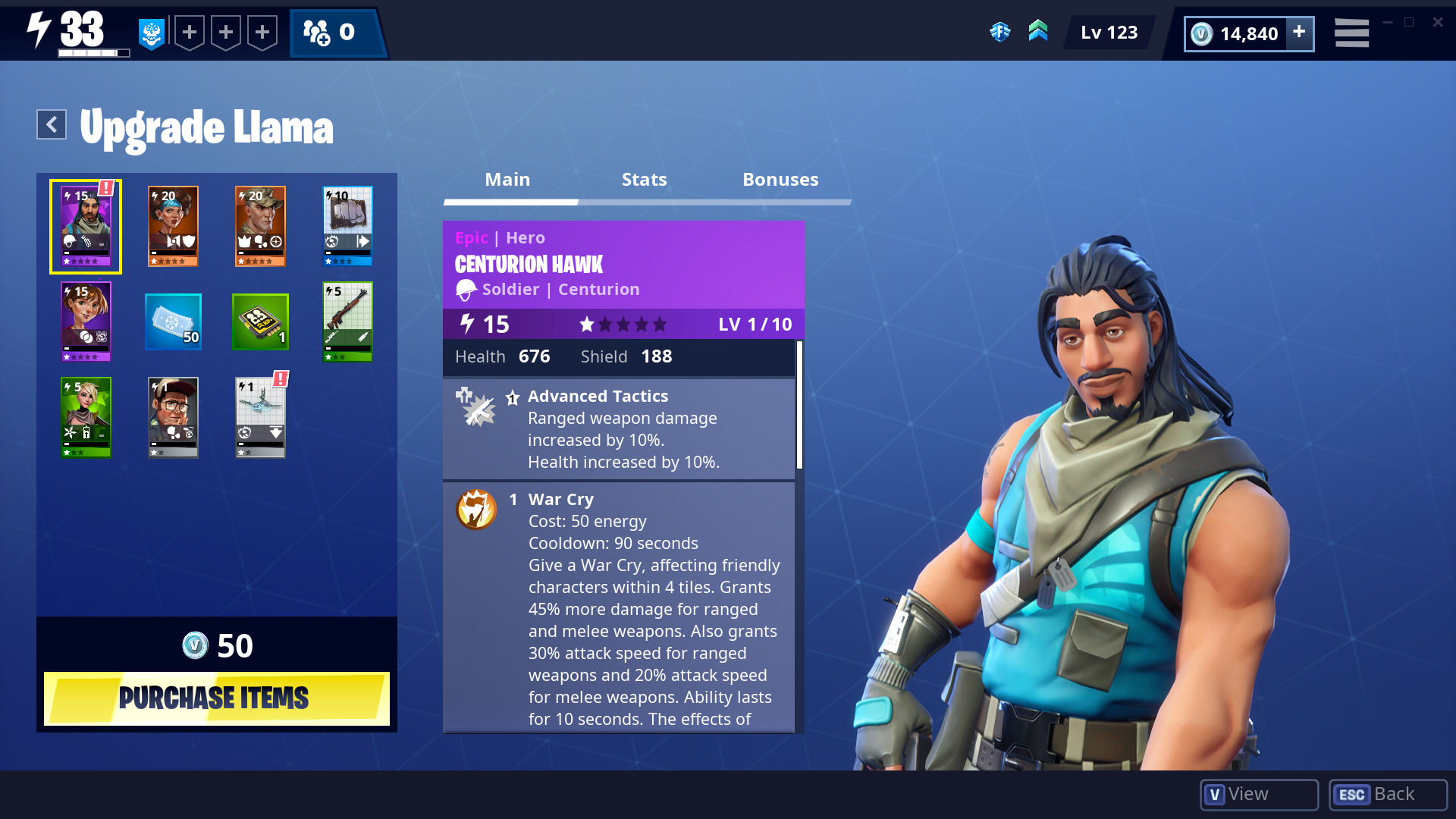
Task: Select the Main tab
Action: 508,180
